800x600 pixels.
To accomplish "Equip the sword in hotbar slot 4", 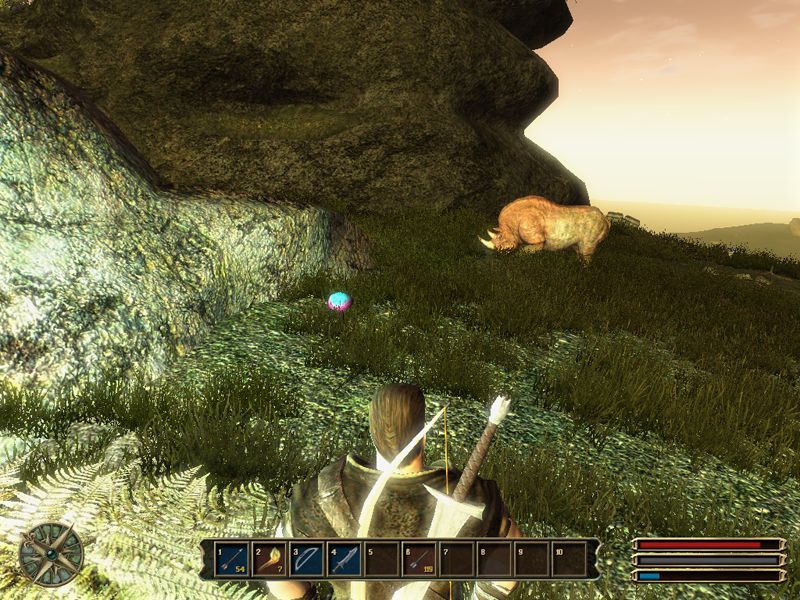I will tap(343, 559).
